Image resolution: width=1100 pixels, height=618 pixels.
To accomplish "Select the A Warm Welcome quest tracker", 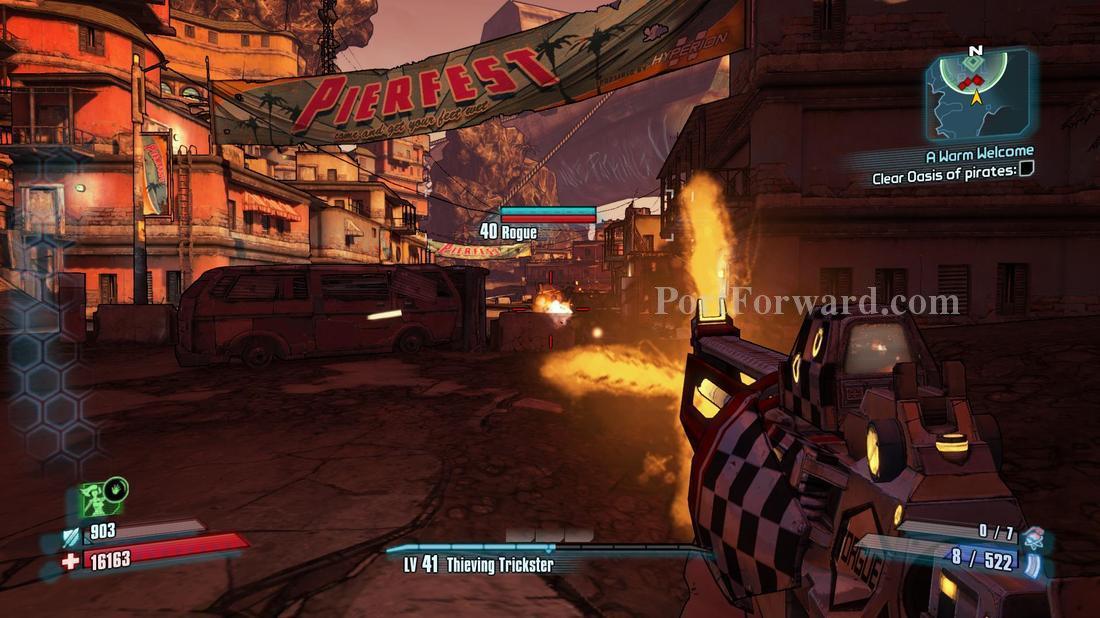I will [979, 153].
